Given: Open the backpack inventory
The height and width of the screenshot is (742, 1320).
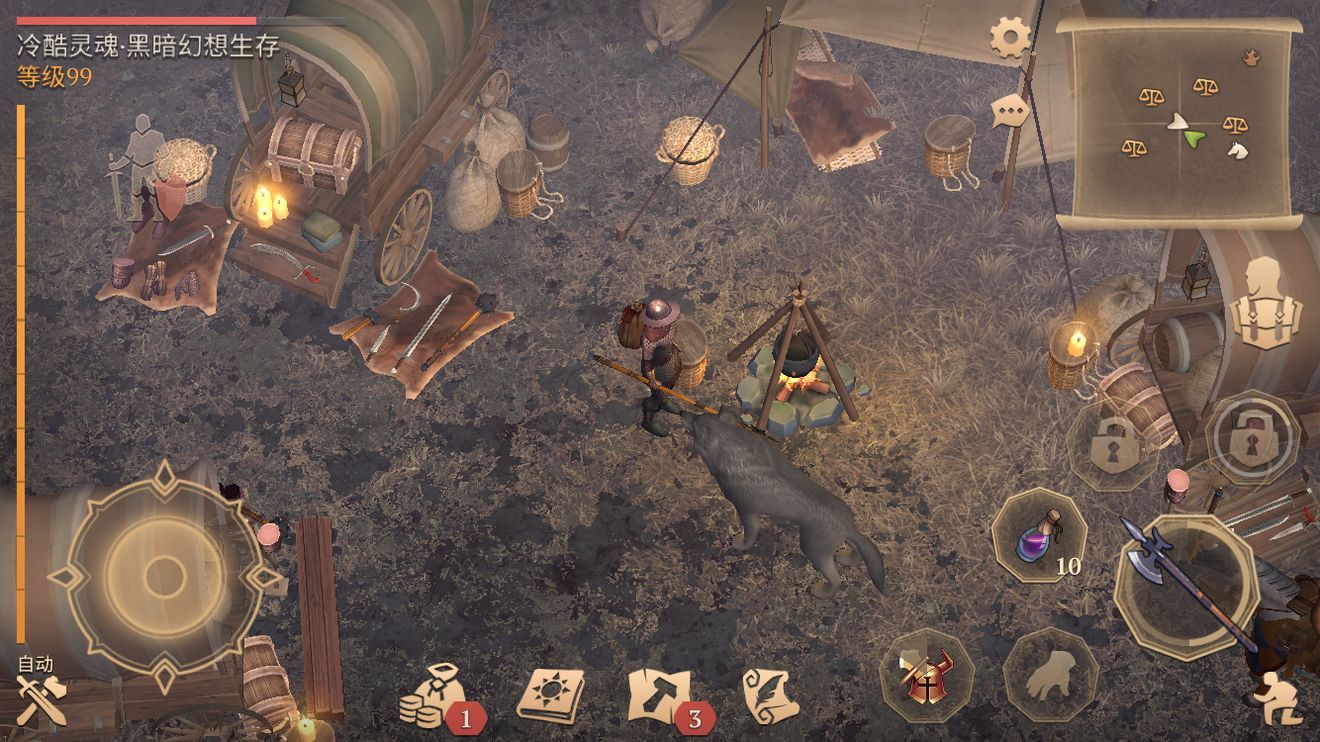Looking at the screenshot, I should point(1265,304).
